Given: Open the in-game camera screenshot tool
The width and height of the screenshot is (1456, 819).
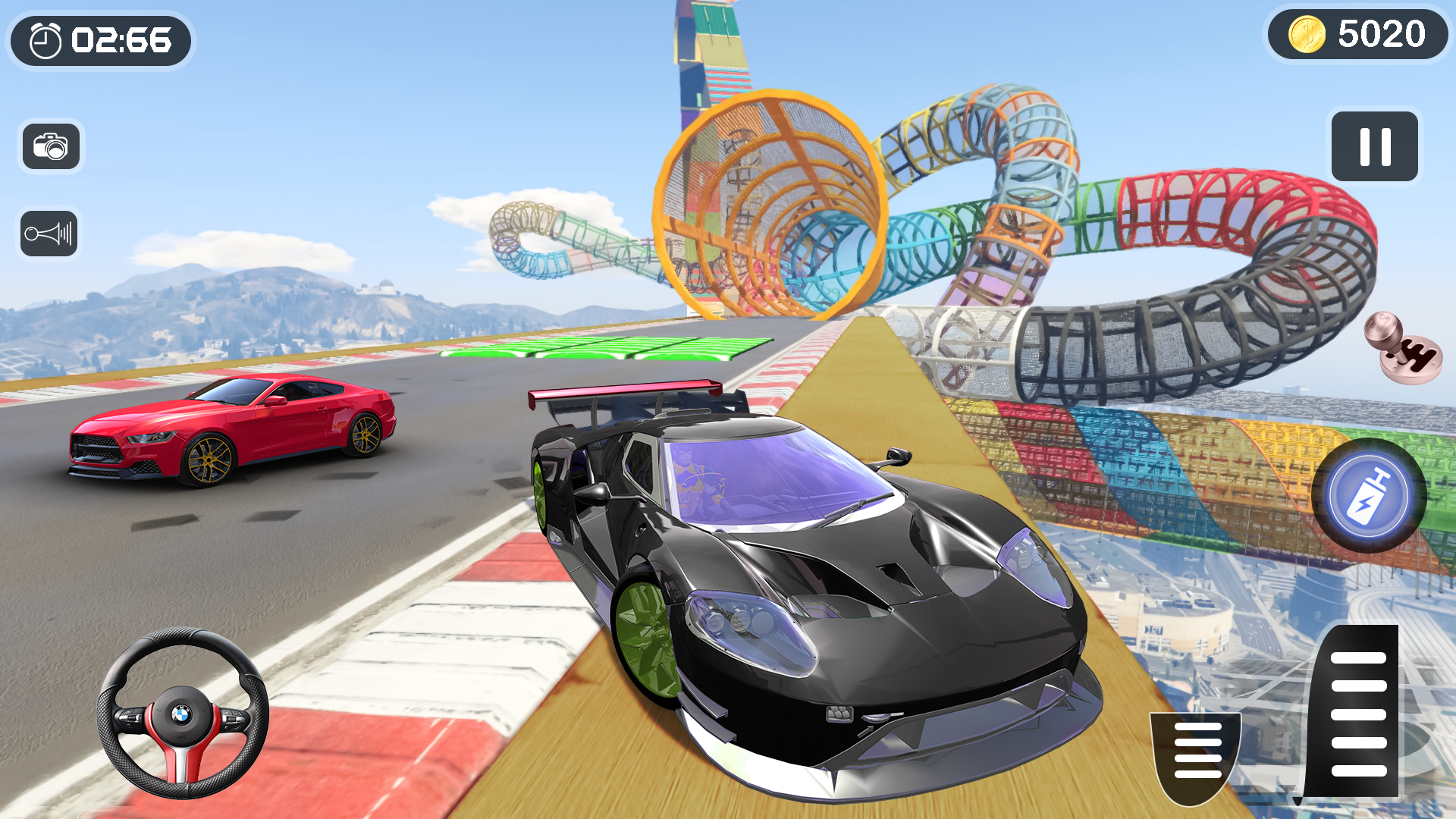Looking at the screenshot, I should tap(50, 147).
